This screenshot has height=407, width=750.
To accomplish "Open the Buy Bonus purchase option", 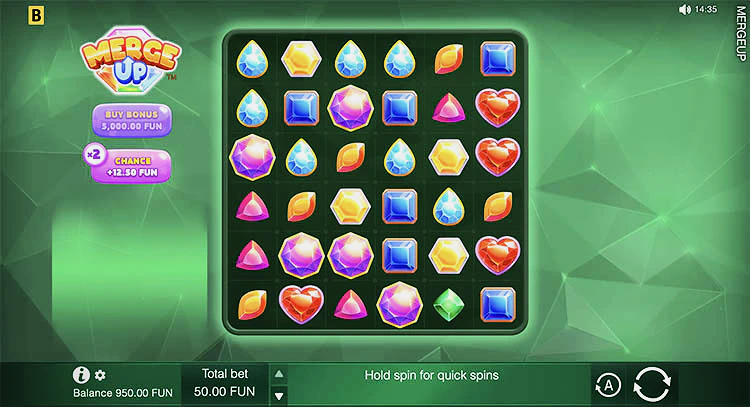I will coord(129,121).
